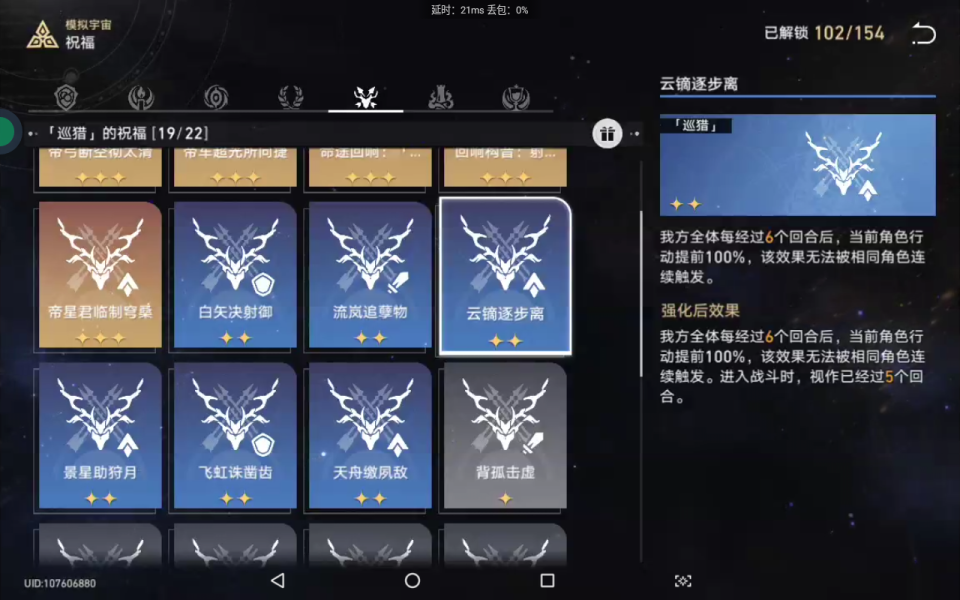Screen dimensions: 960x600
Task: Tap the Android home circle button
Action: (412, 580)
